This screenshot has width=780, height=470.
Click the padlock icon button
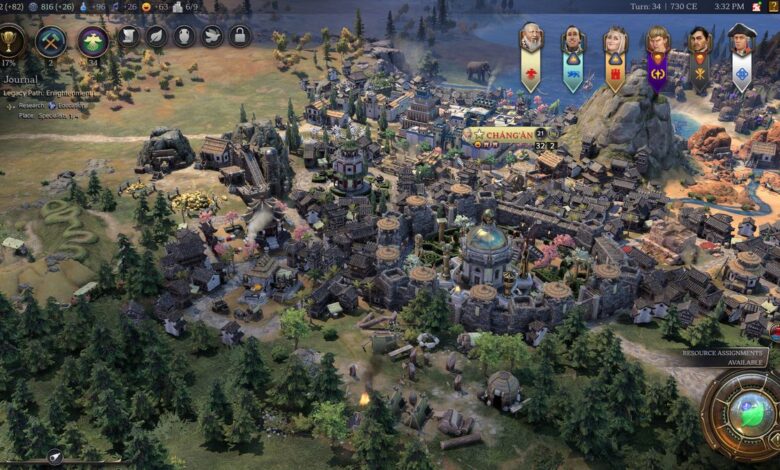239,36
